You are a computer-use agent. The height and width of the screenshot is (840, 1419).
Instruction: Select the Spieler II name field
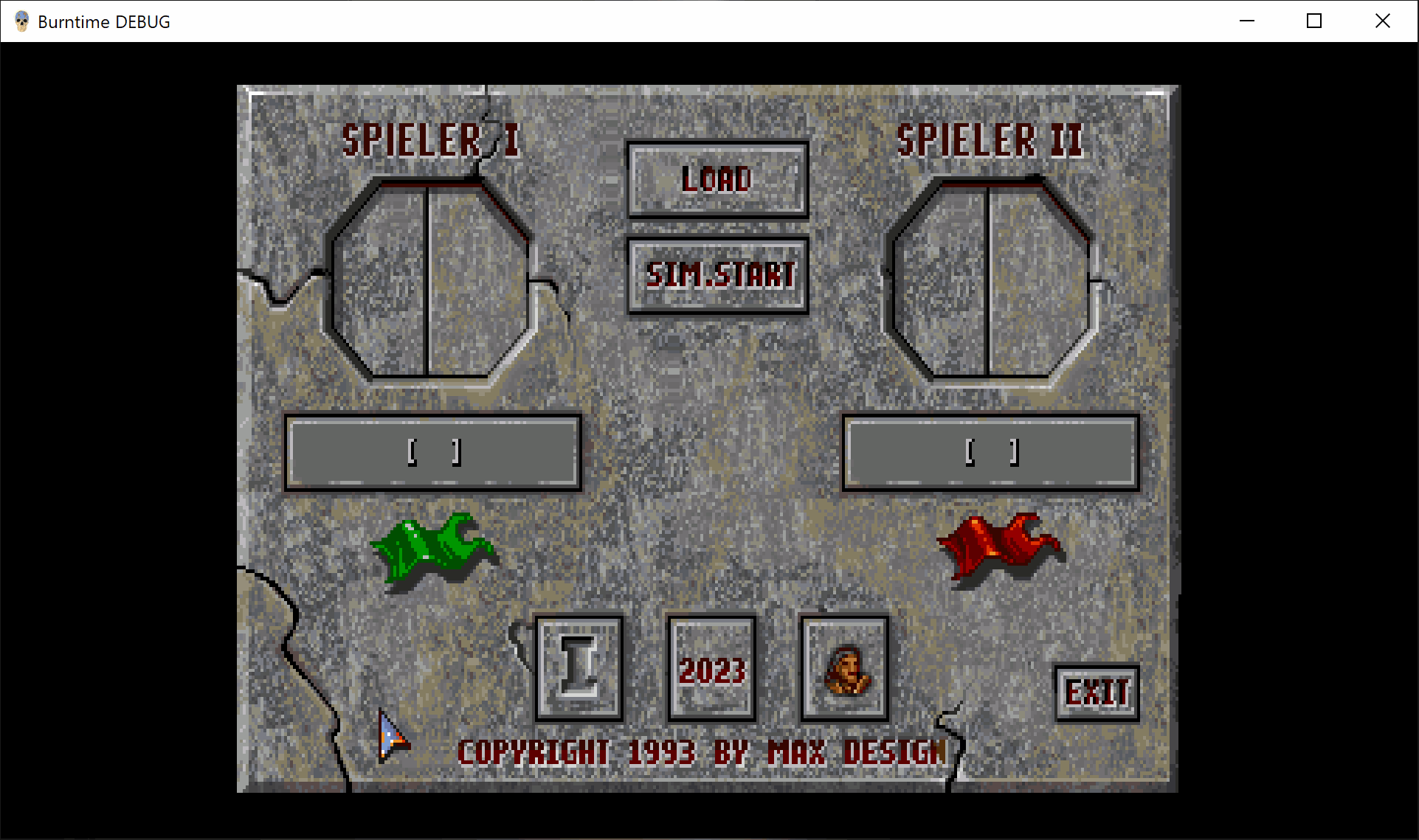point(991,452)
